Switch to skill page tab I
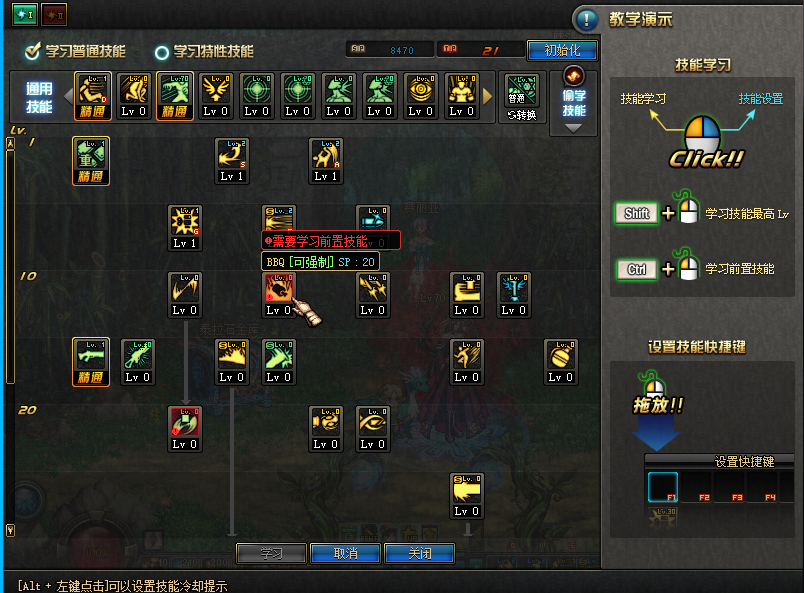This screenshot has width=804, height=593. tap(24, 14)
